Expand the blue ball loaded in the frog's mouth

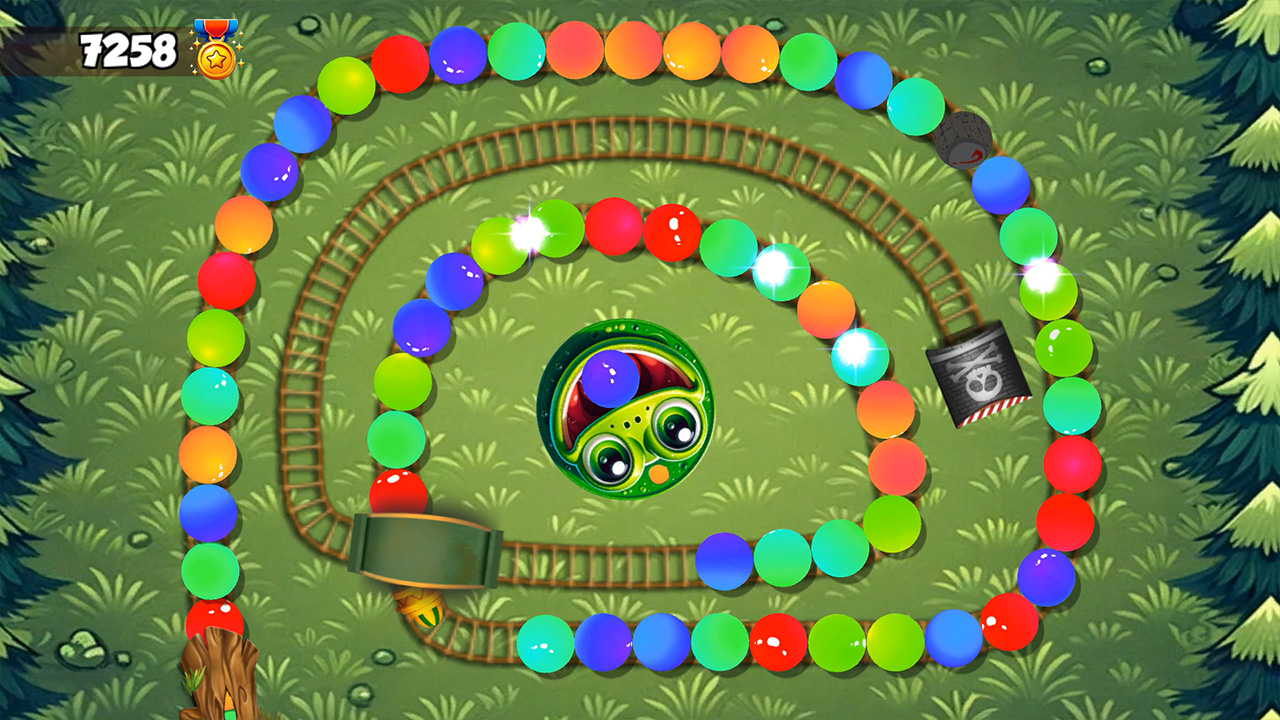point(610,380)
